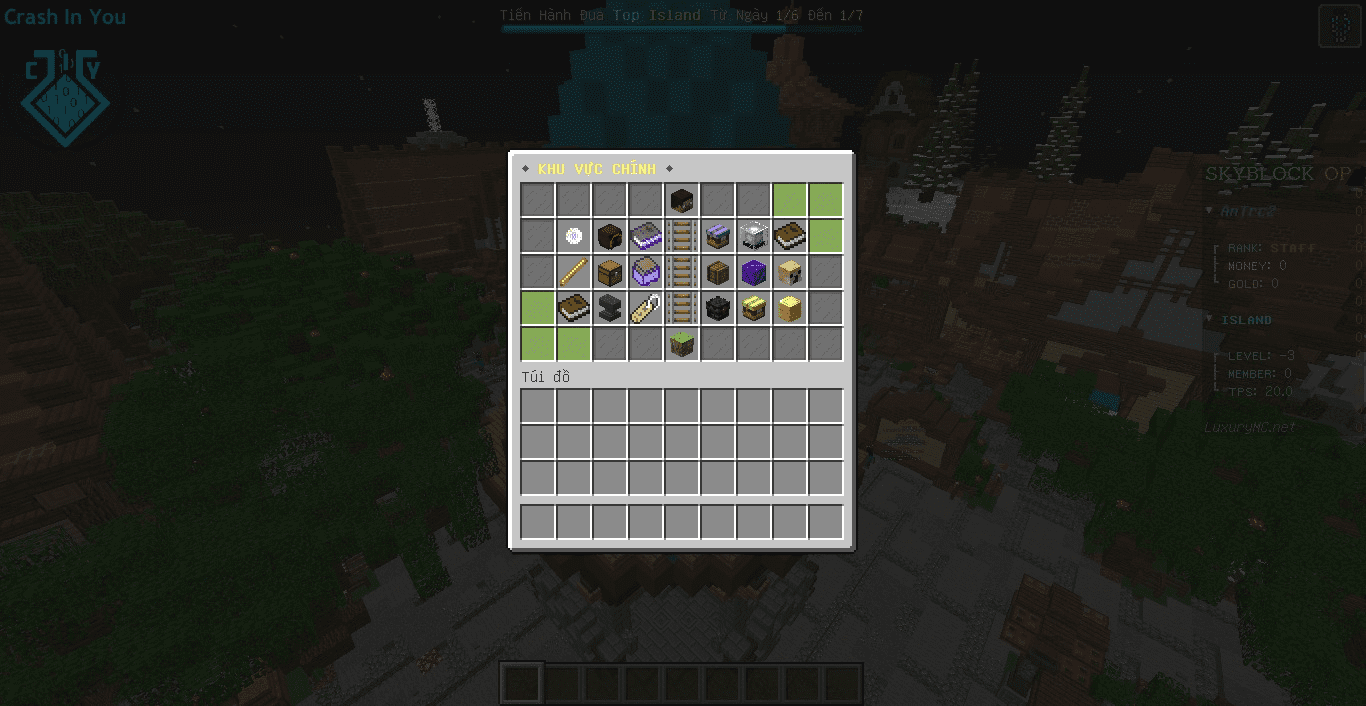The width and height of the screenshot is (1366, 706).
Task: Pick the plain yellow gold block
Action: [x=790, y=308]
